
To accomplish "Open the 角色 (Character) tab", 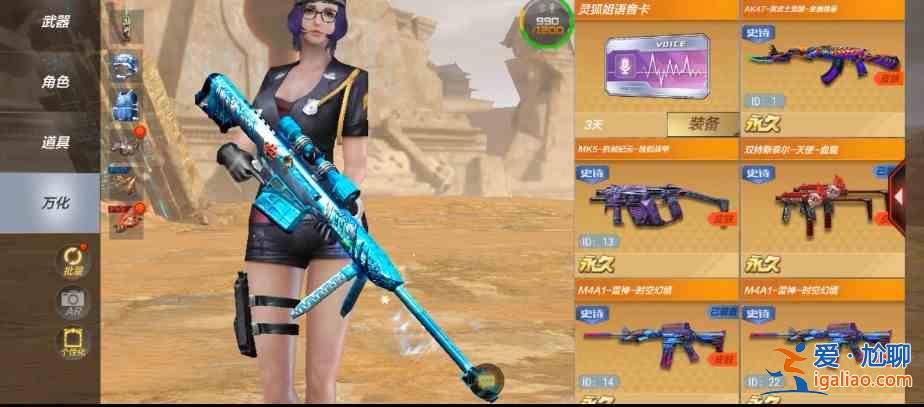I will tap(55, 82).
